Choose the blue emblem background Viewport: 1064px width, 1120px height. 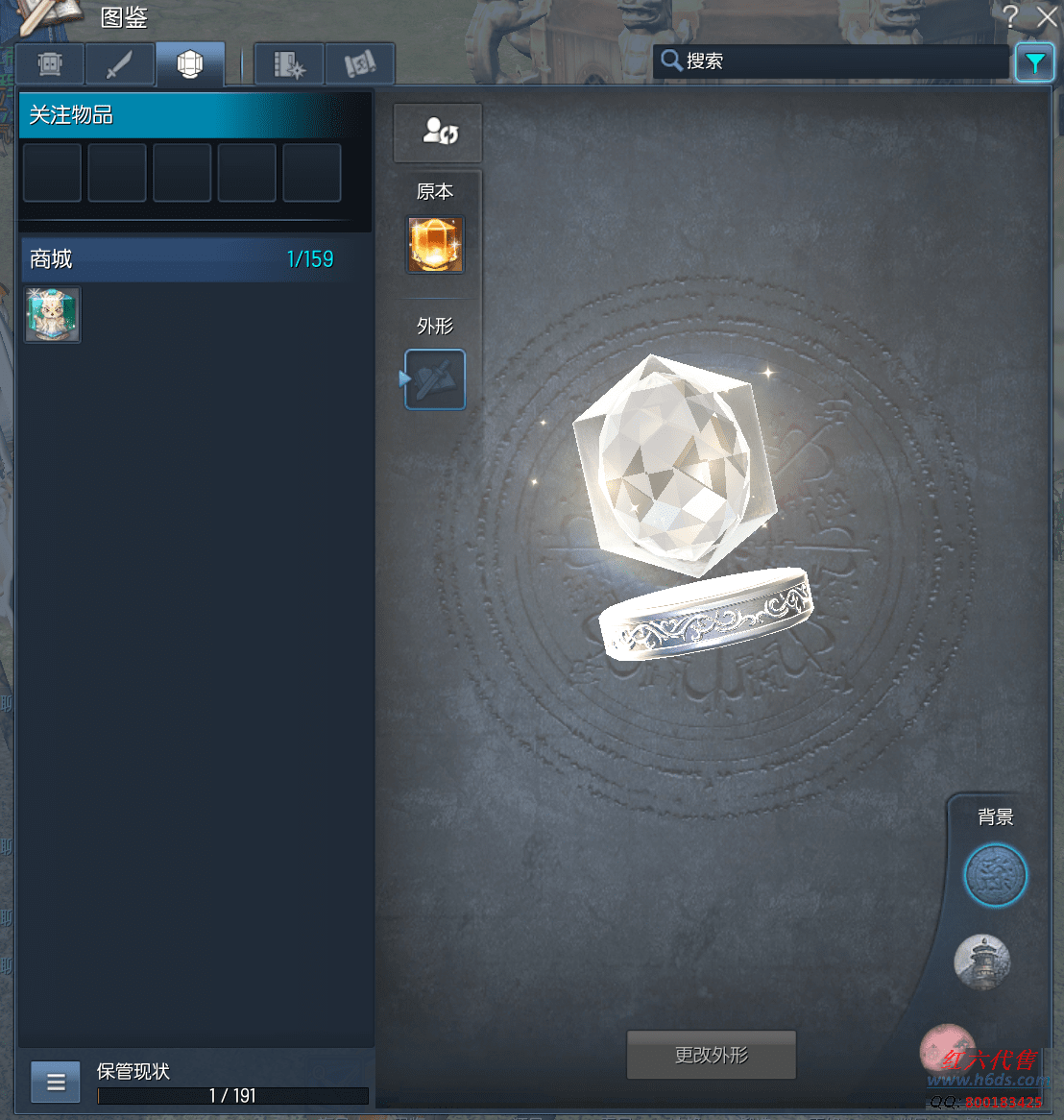996,875
